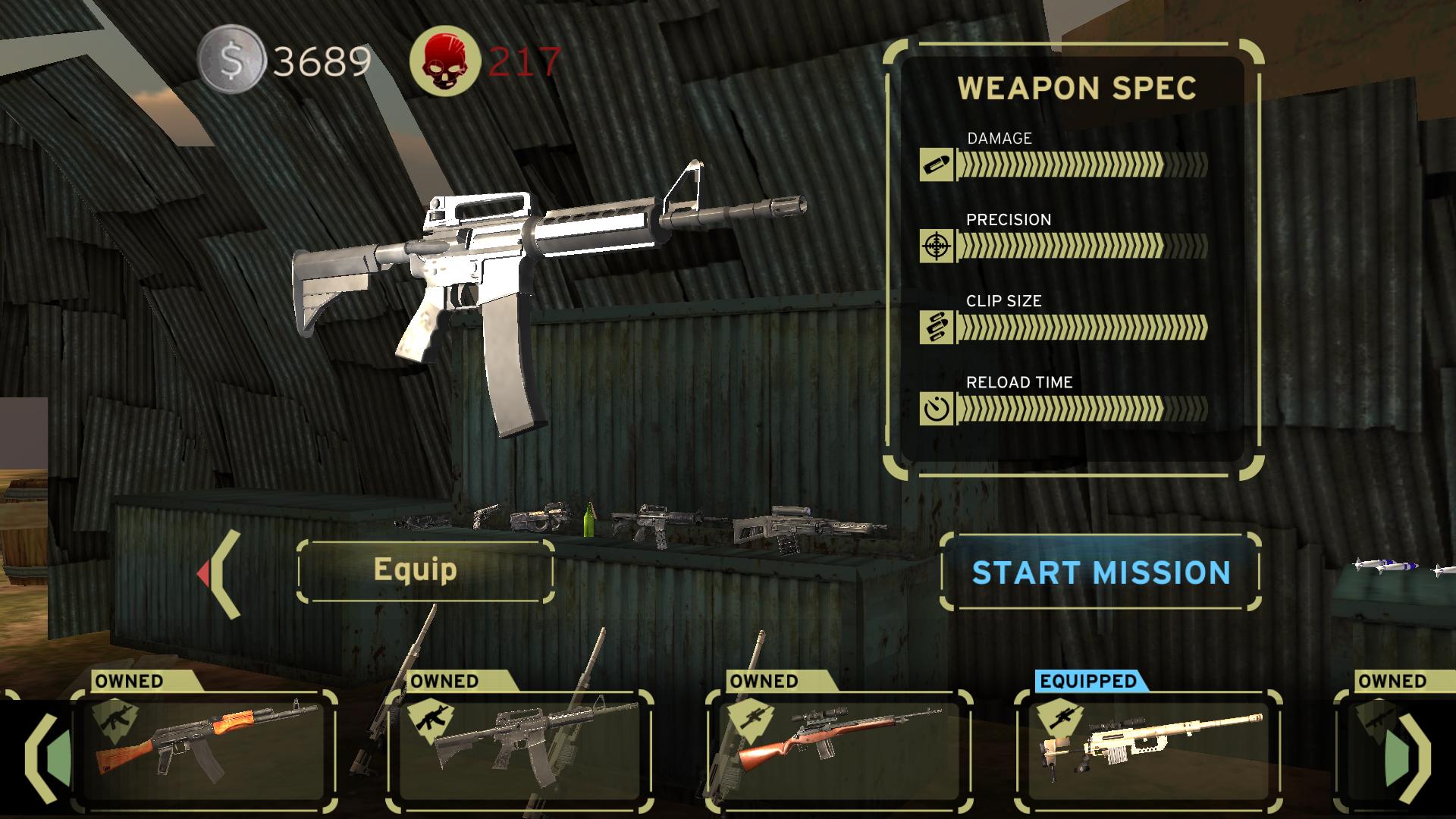Click the crosshair icon beside Precision
The image size is (1456, 819).
click(938, 246)
